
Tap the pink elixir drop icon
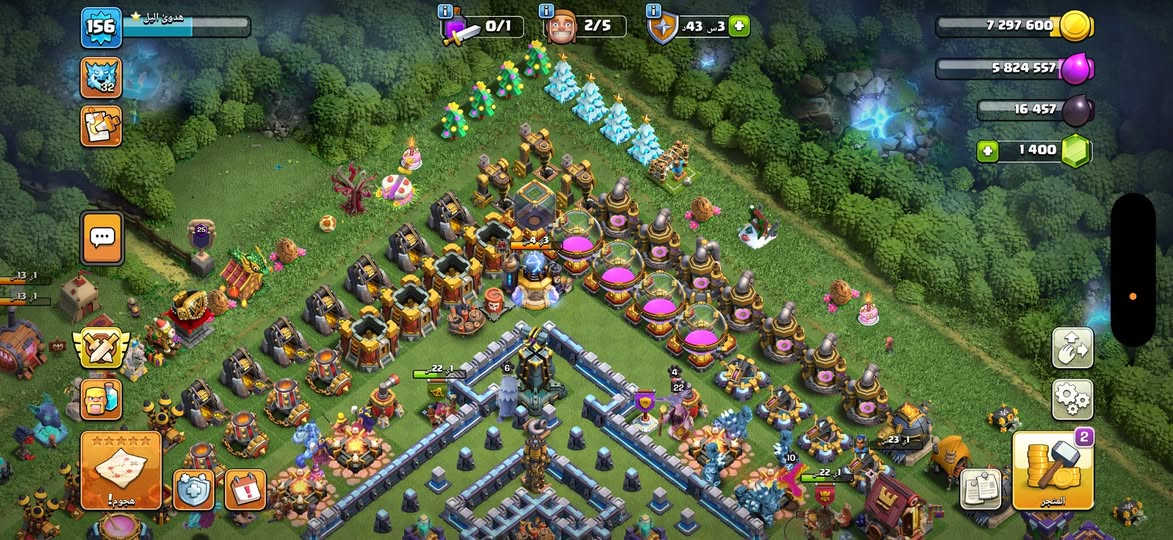(1076, 68)
